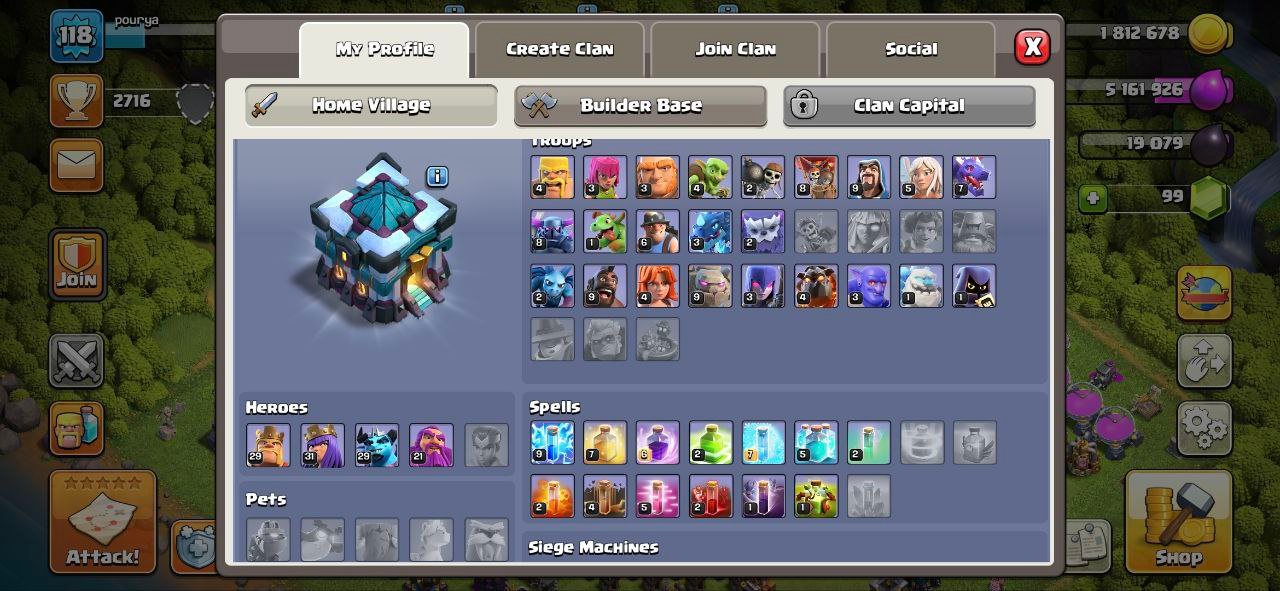
Task: Select the Lightning Spell icon
Action: (552, 442)
